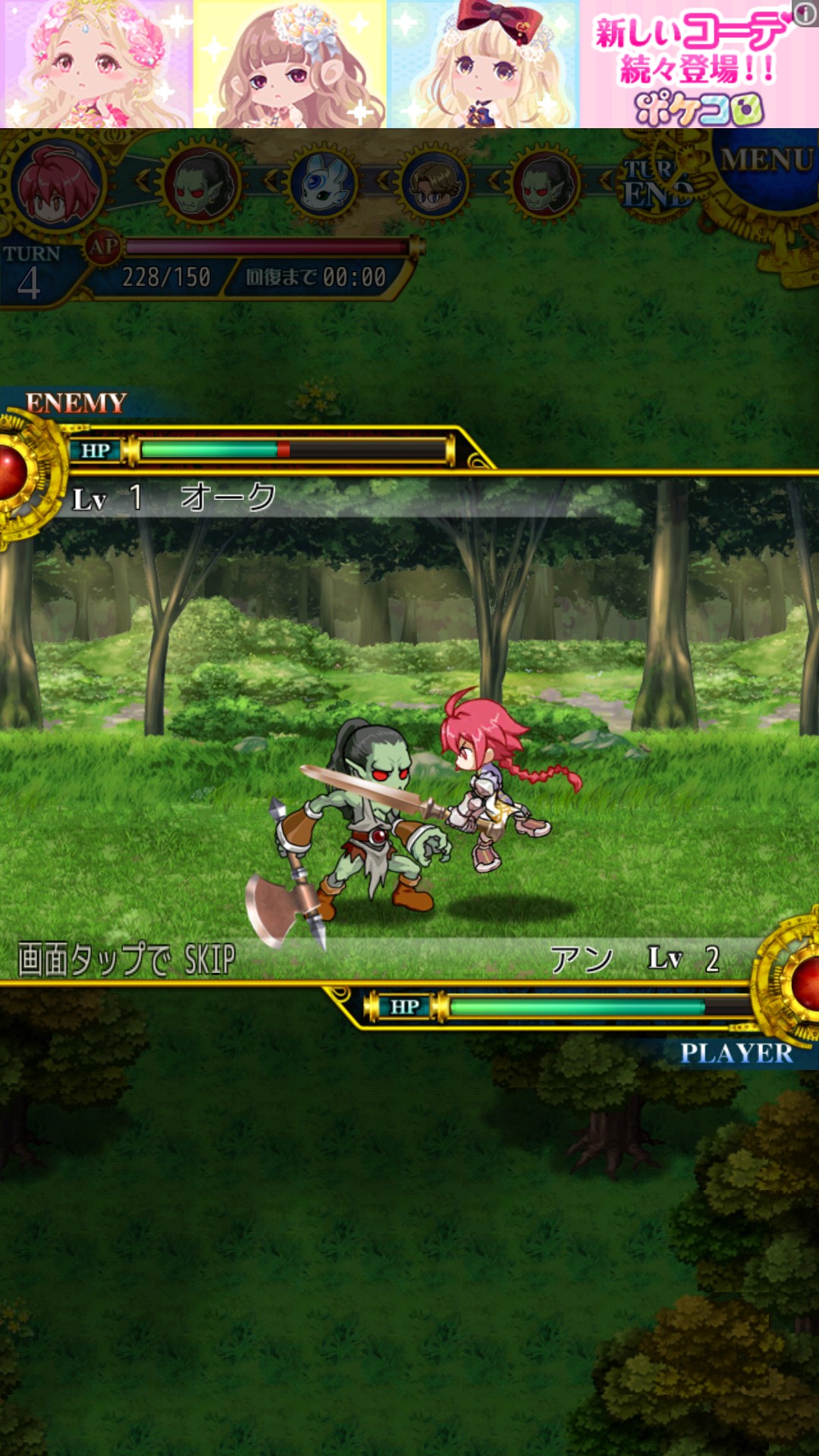819x1456 pixels.
Task: Select the blue rabbit turn portrait
Action: pos(325,184)
